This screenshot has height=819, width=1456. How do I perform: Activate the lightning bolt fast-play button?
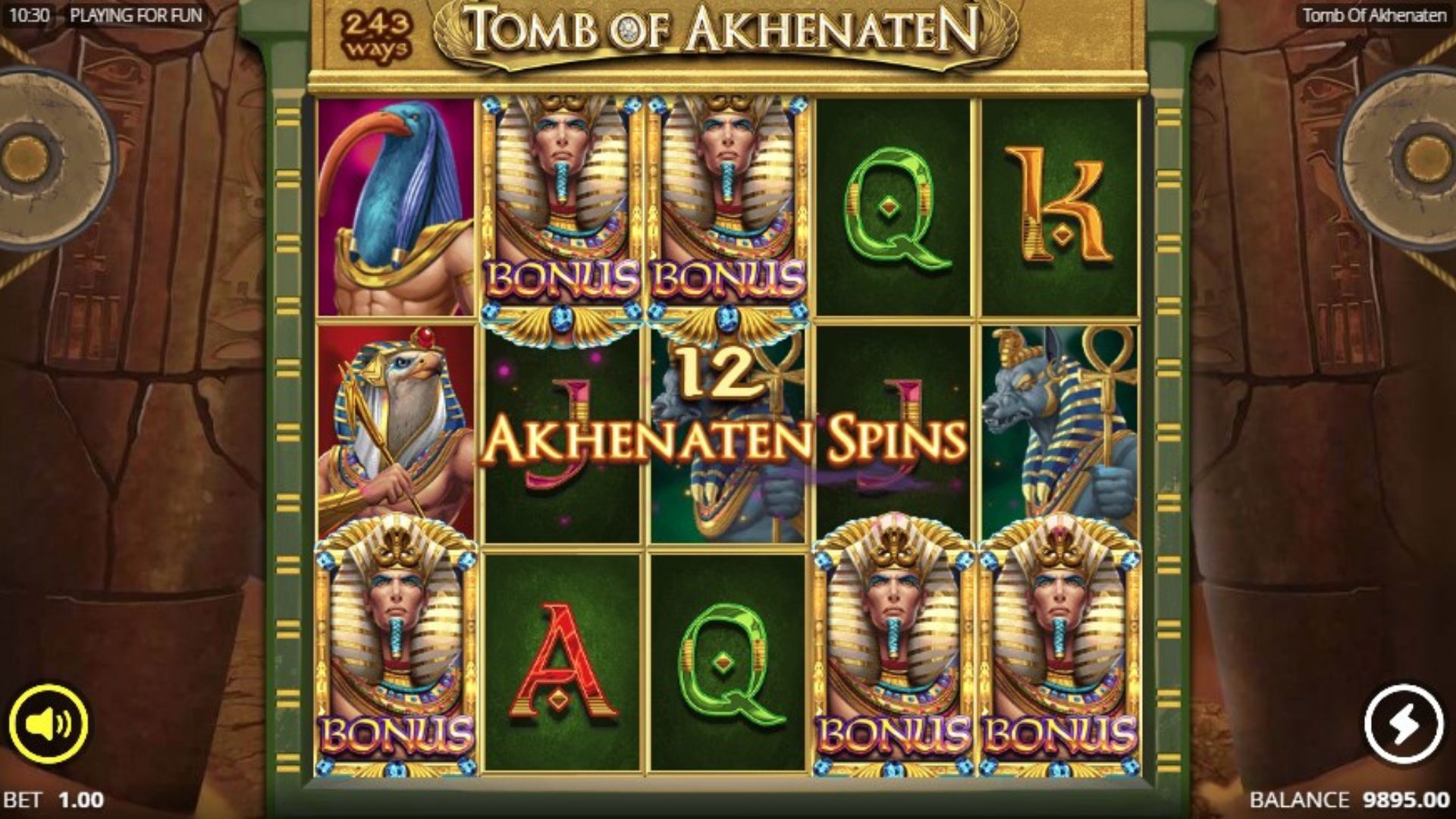coord(1404,723)
